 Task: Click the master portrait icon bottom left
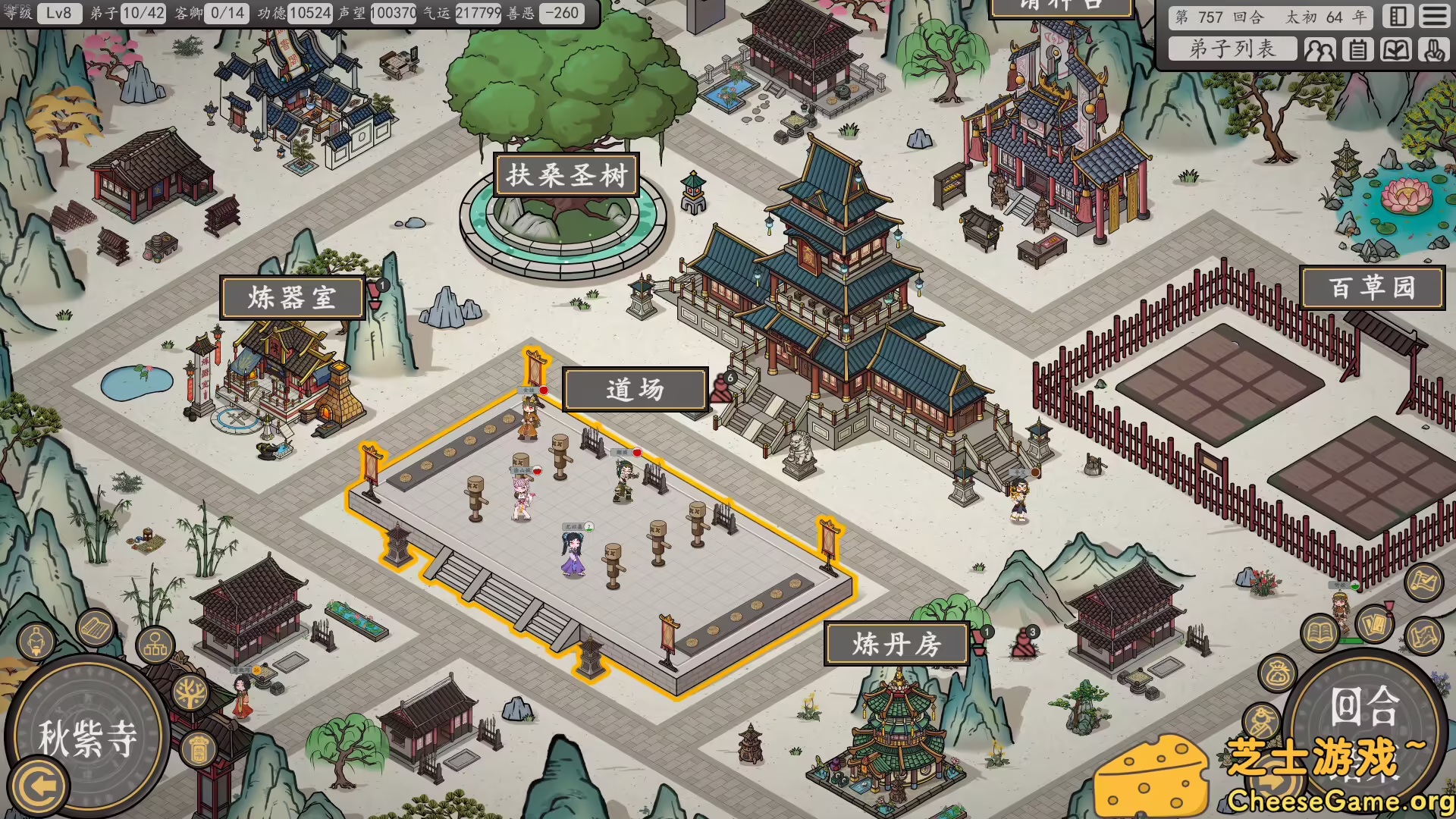(36, 642)
